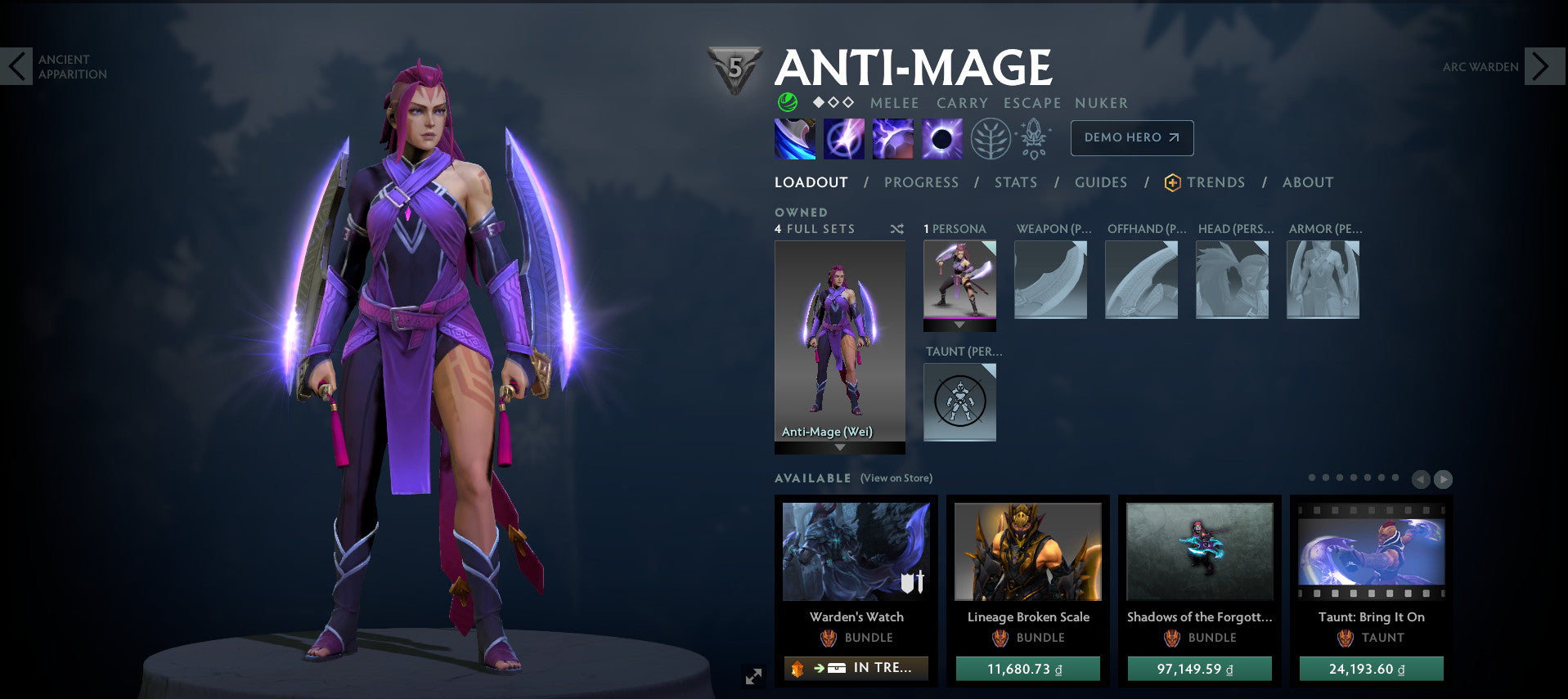Click the Counterspell ability icon
Image resolution: width=1568 pixels, height=699 pixels.
click(x=892, y=137)
